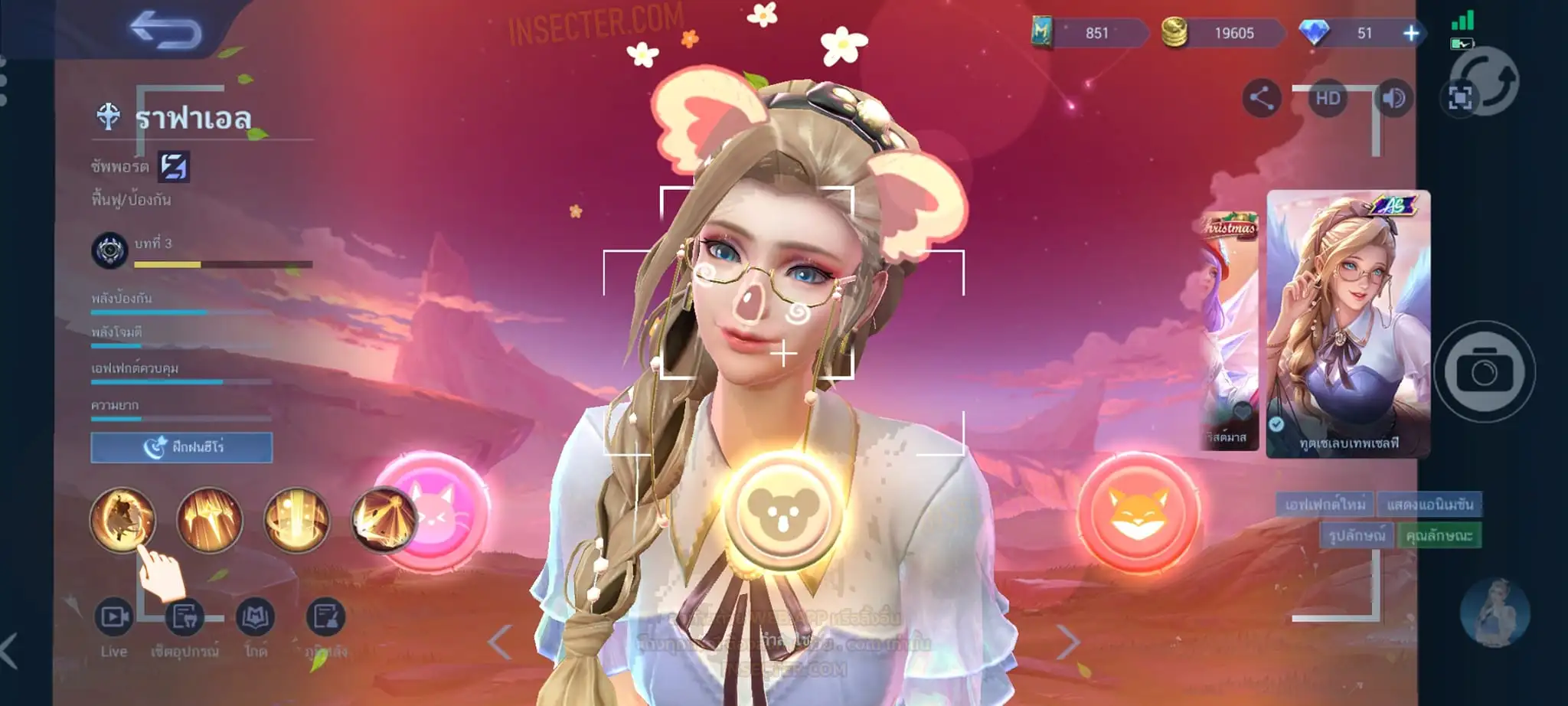Viewport: 1568px width, 706px height.
Task: Open the equipment set icon
Action: pos(185,617)
